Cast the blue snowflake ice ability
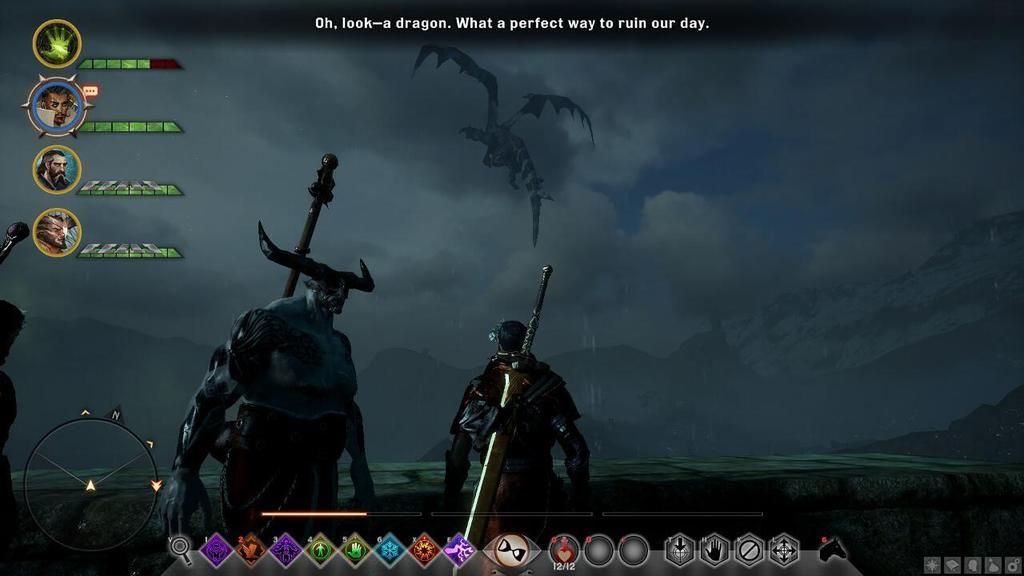Screen dimensions: 1024x576 [x=389, y=550]
